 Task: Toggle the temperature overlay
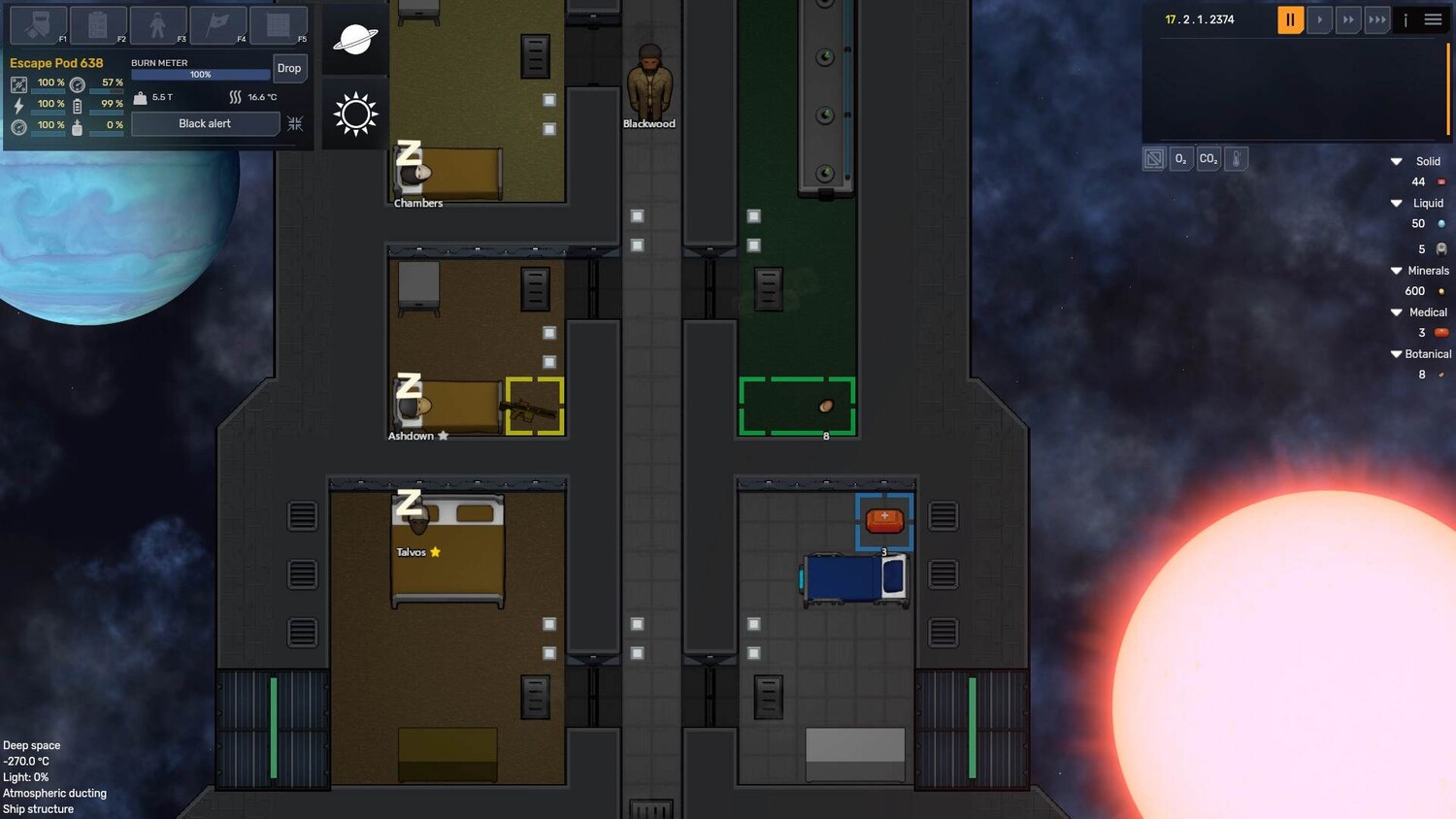pos(1236,159)
